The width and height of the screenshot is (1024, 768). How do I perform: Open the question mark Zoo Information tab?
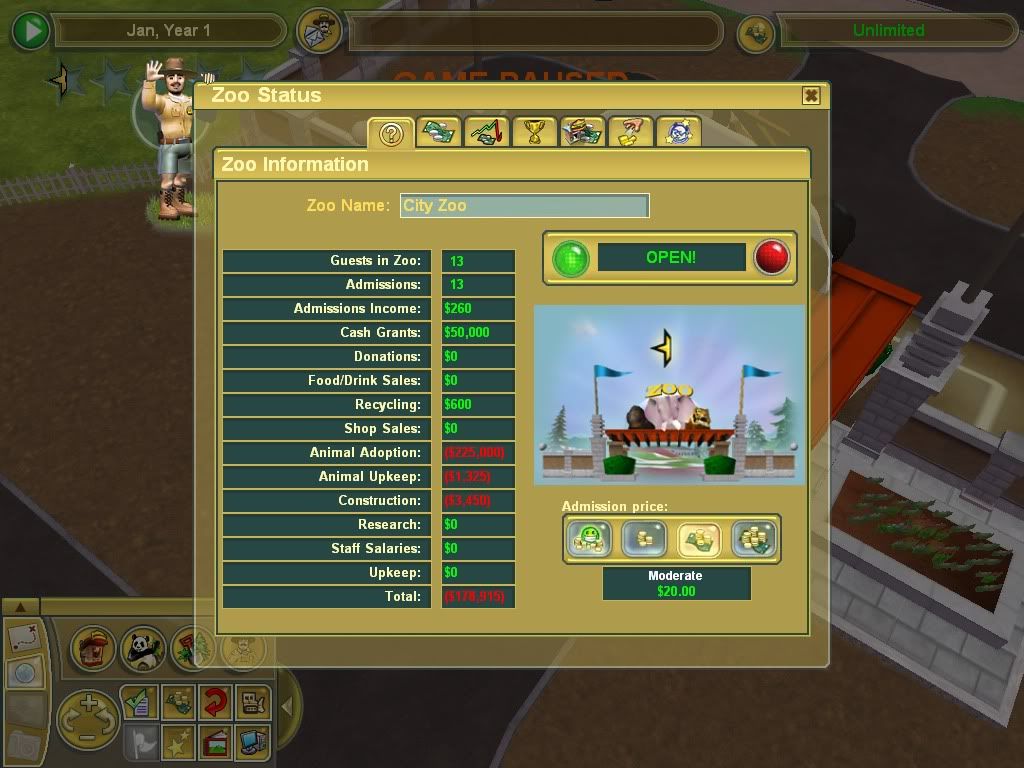tap(391, 133)
